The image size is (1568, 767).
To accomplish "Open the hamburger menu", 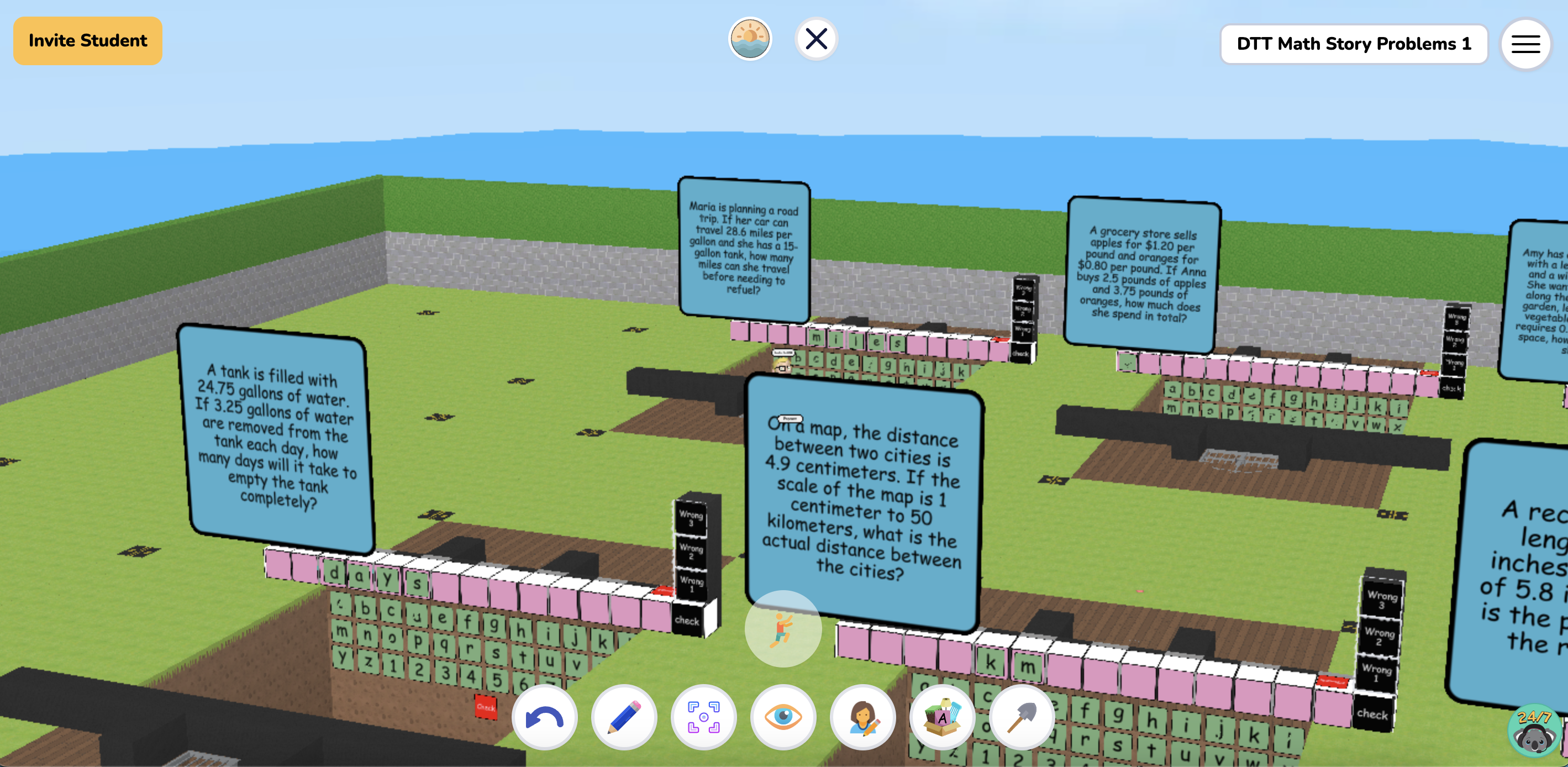I will point(1525,43).
